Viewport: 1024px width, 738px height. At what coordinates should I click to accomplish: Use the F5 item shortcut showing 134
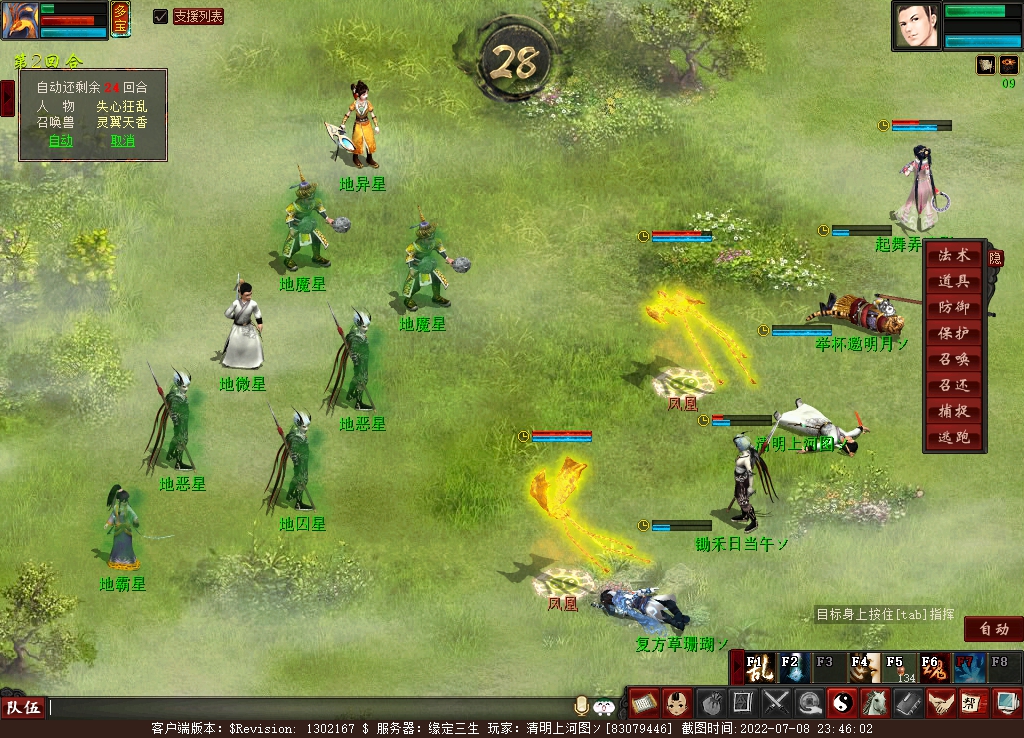point(900,667)
